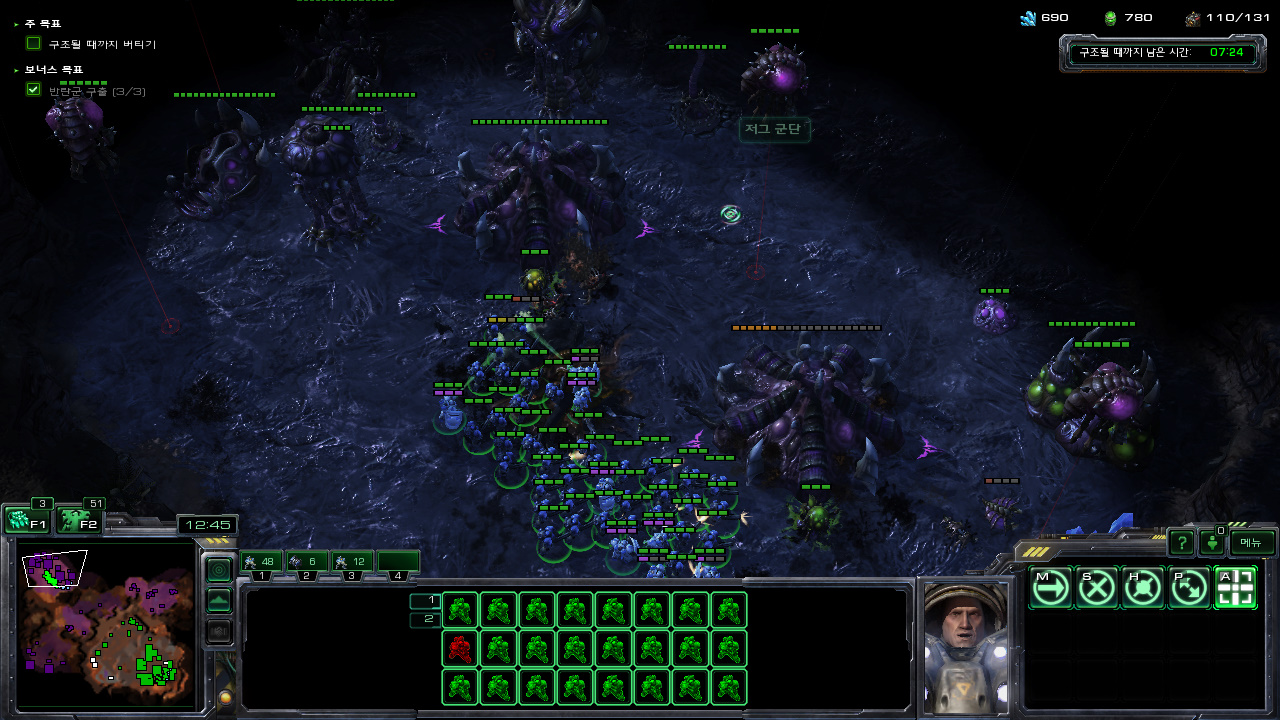Image resolution: width=1280 pixels, height=720 pixels.
Task: Select control group 1 with 48 units
Action: [260, 562]
